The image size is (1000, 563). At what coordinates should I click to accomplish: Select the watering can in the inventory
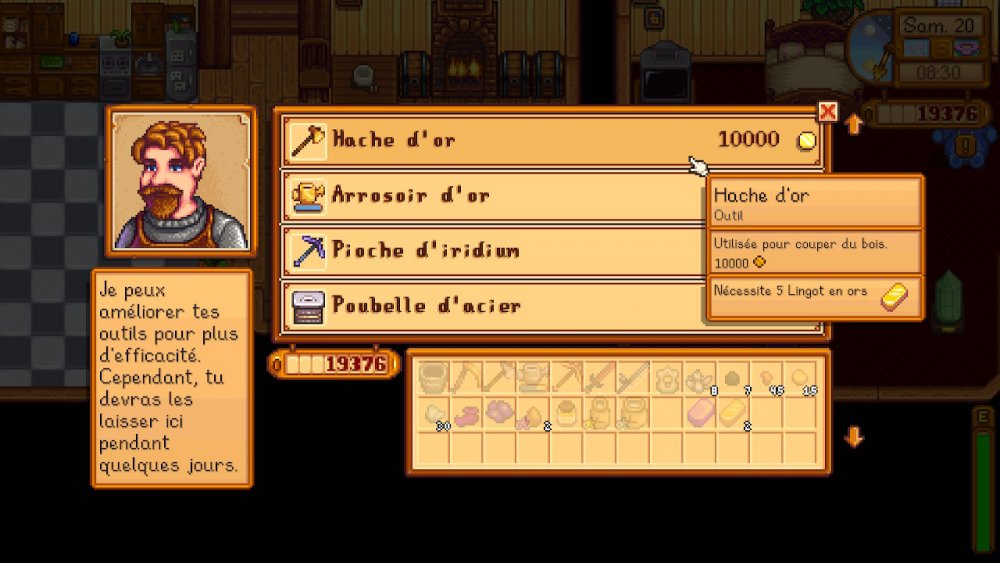pos(532,378)
